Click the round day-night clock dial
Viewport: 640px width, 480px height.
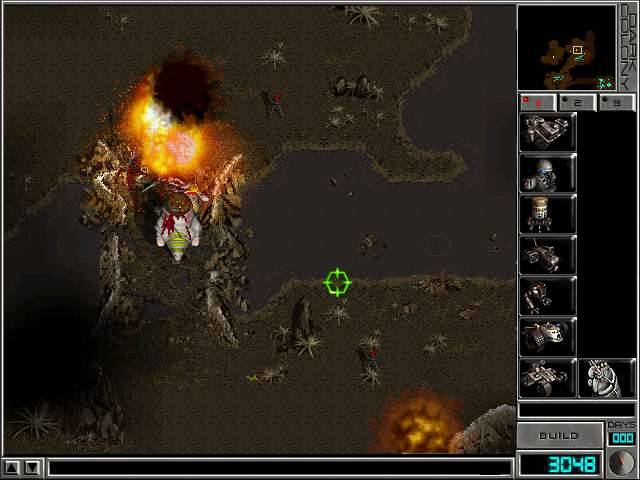pos(621,464)
